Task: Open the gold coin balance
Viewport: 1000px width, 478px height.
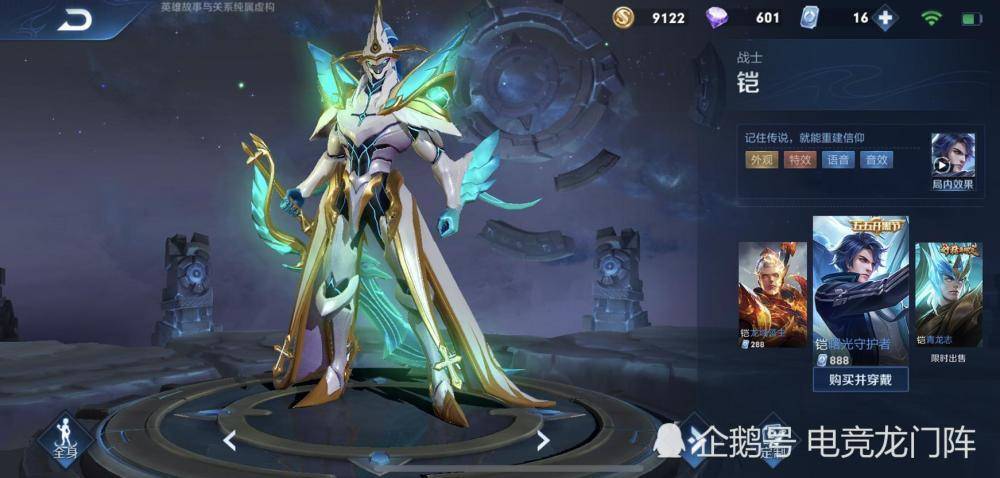Action: [650, 18]
